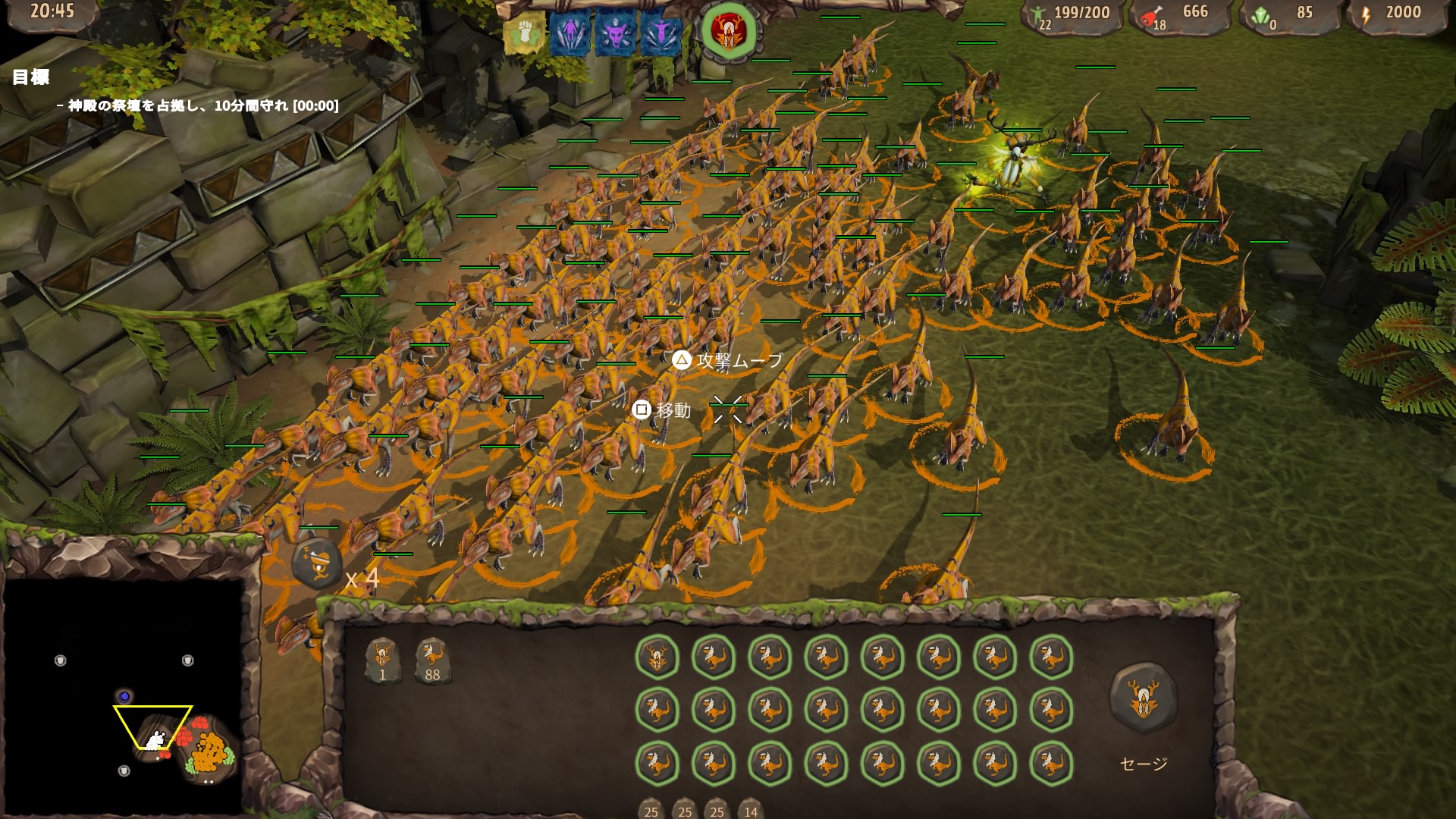
Task: Pick the Sage portrait in the unit grid
Action: click(x=657, y=657)
